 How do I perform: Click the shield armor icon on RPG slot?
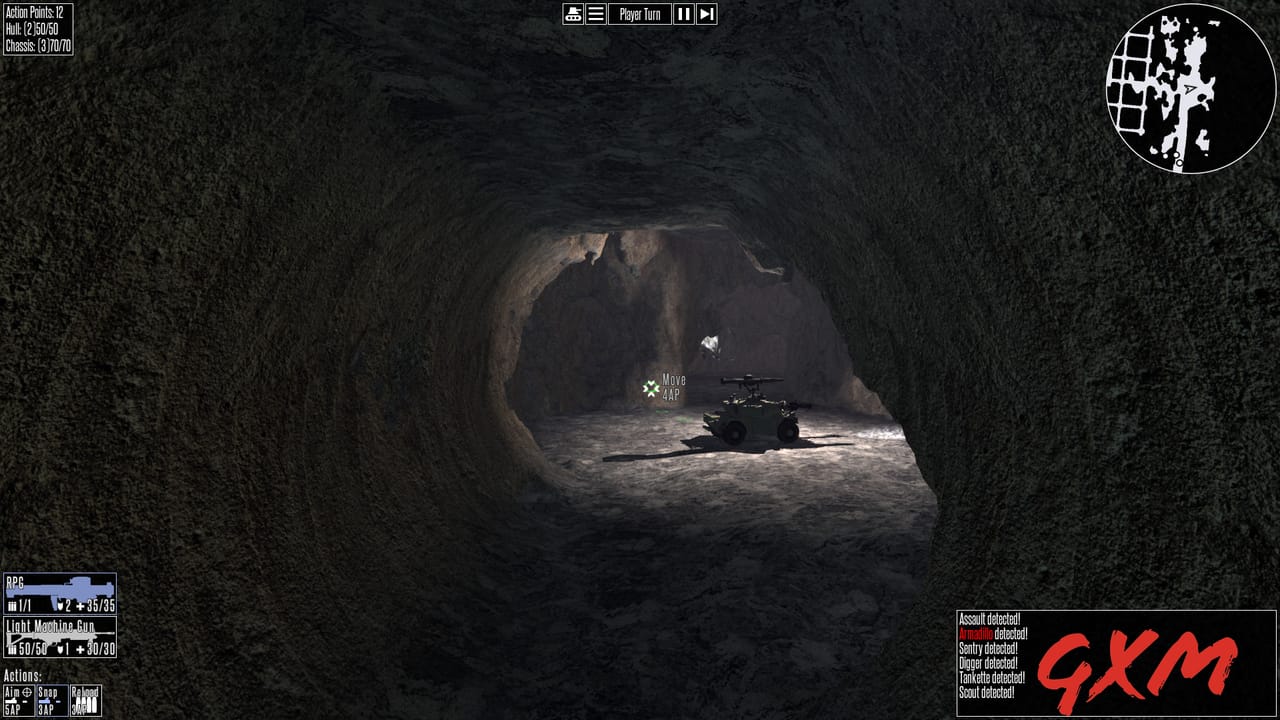60,604
